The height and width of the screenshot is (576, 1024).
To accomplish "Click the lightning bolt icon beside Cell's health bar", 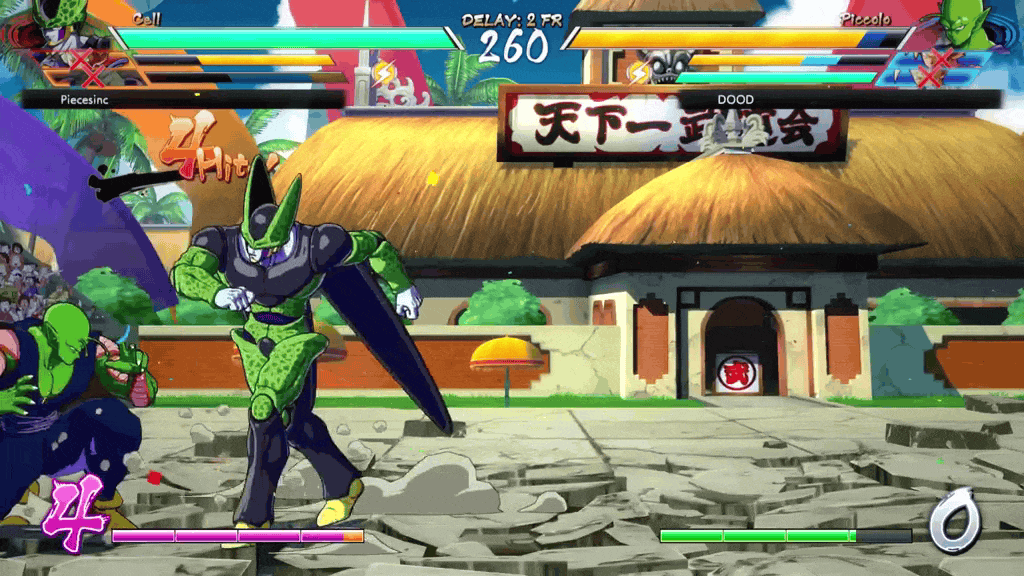I will coord(384,72).
